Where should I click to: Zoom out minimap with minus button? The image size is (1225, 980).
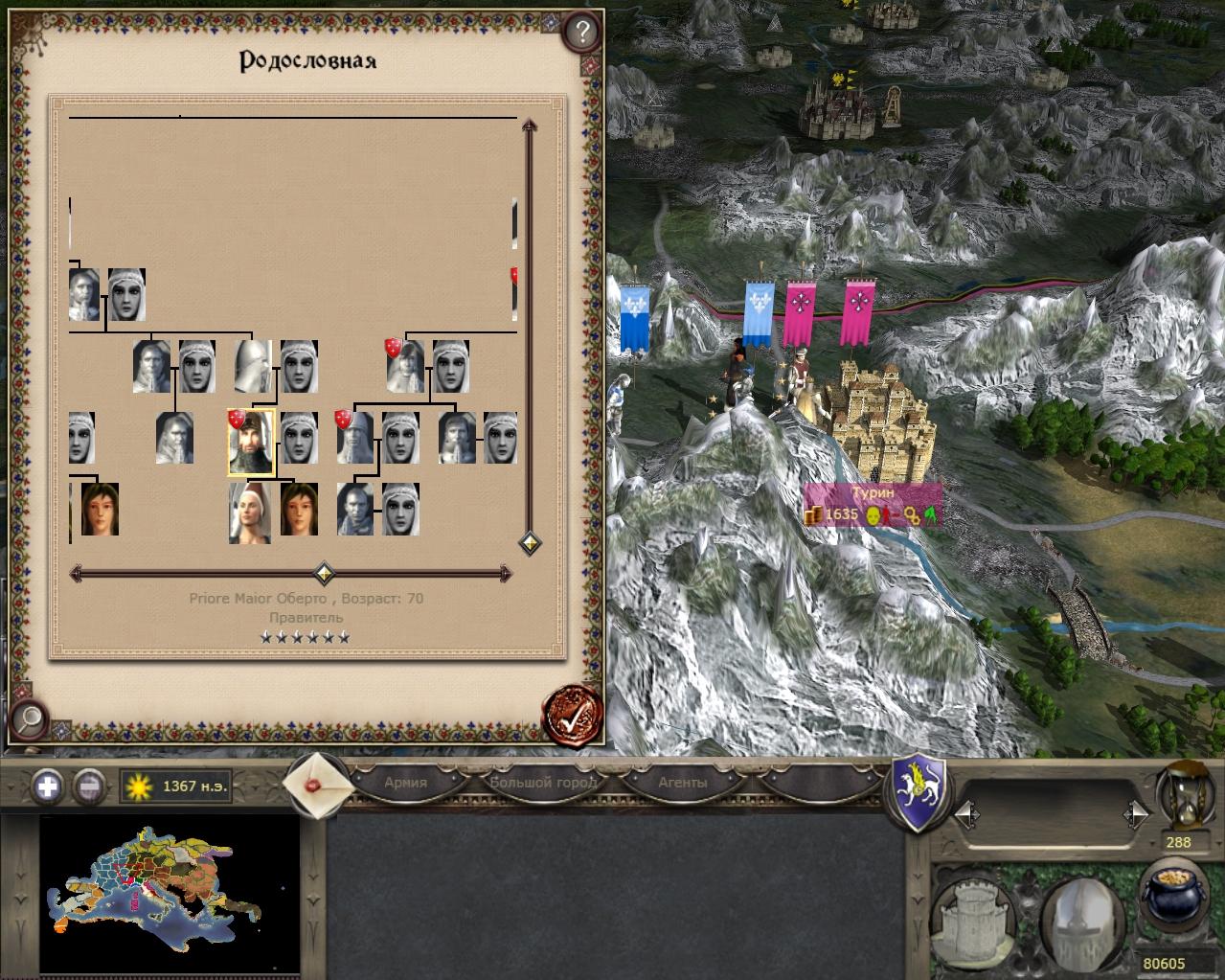pyautogui.click(x=89, y=786)
